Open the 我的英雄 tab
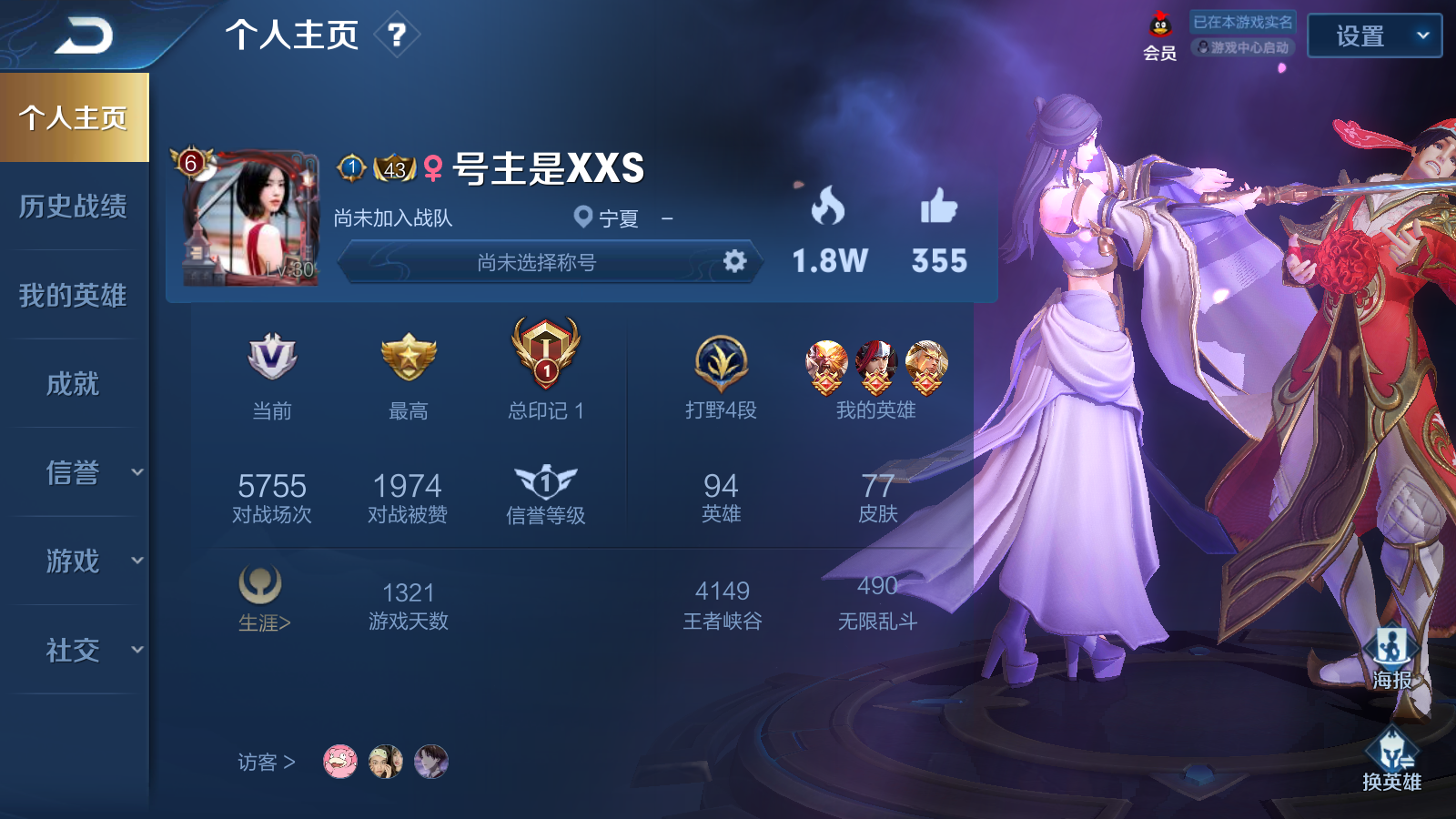 click(73, 295)
